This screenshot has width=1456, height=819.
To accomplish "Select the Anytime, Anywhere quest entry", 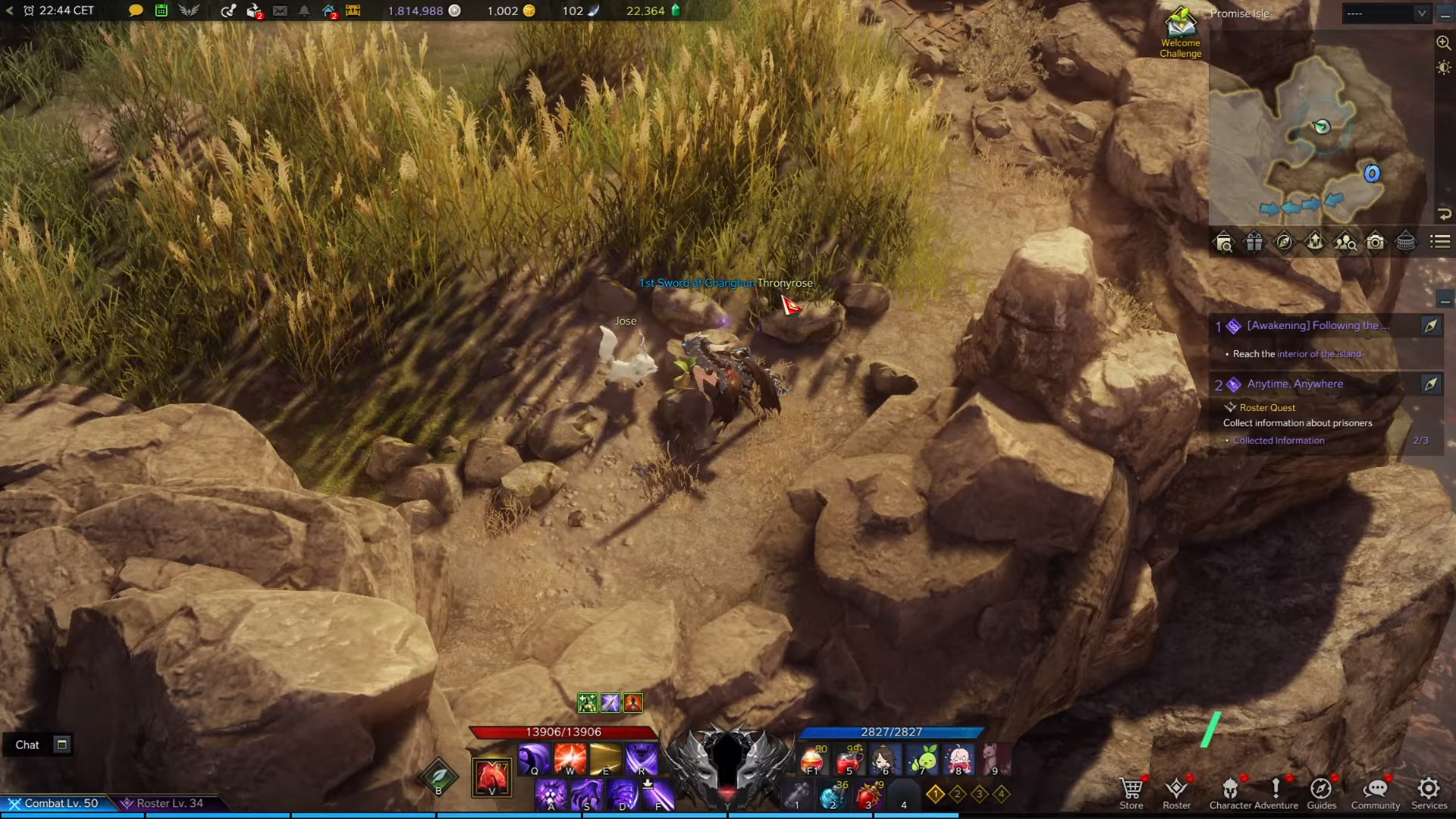I will 1294,384.
